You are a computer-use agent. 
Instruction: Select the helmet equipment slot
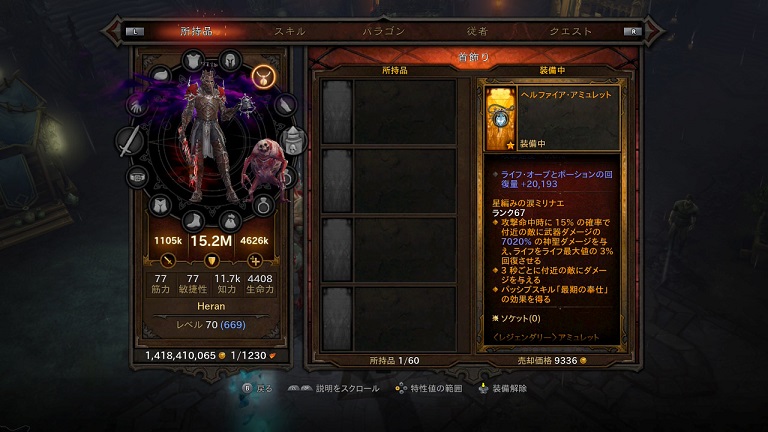coord(230,61)
